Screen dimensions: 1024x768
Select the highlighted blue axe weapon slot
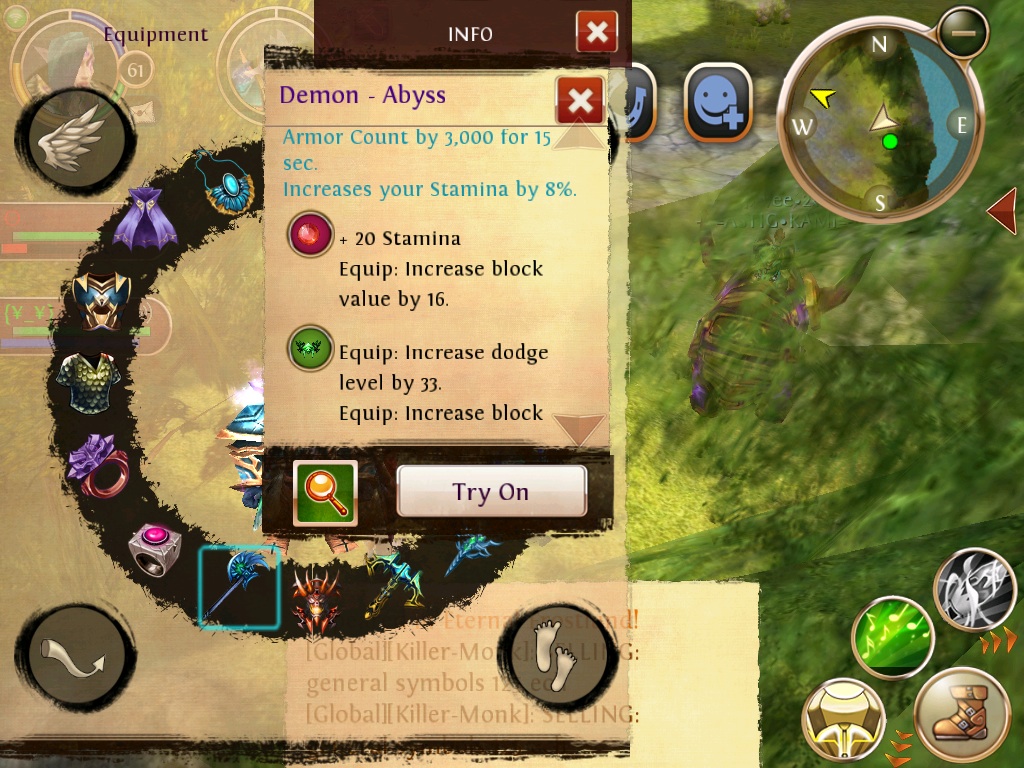click(x=238, y=587)
